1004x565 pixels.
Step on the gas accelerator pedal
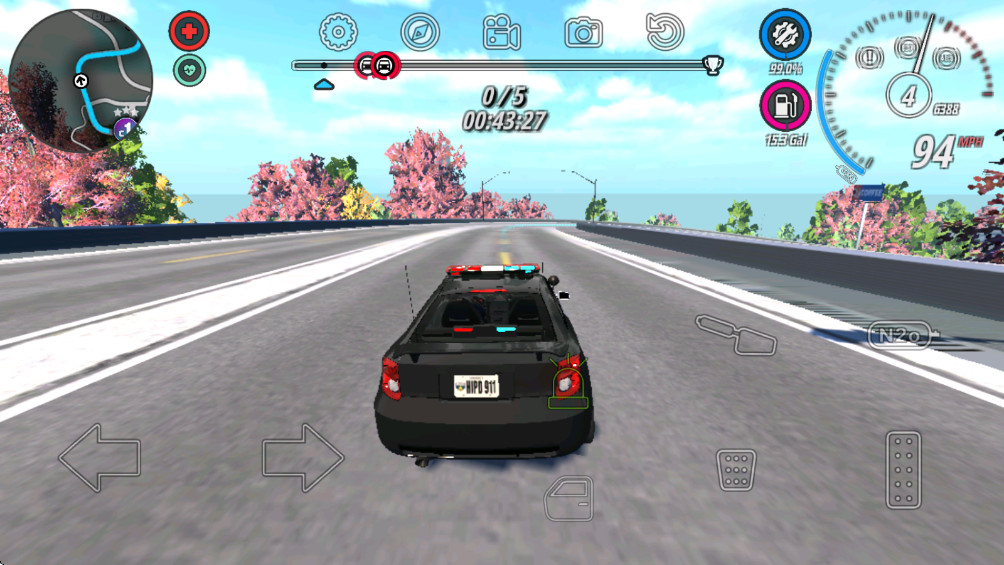pyautogui.click(x=903, y=469)
